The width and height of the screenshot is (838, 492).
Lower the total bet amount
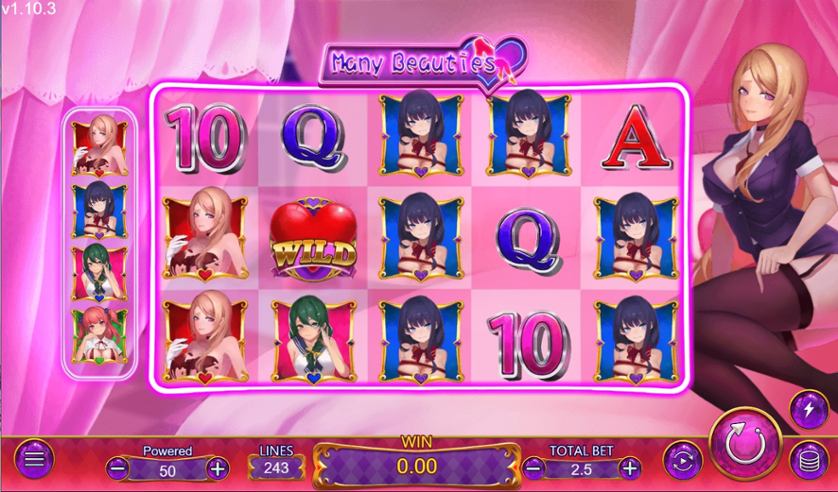coord(536,467)
